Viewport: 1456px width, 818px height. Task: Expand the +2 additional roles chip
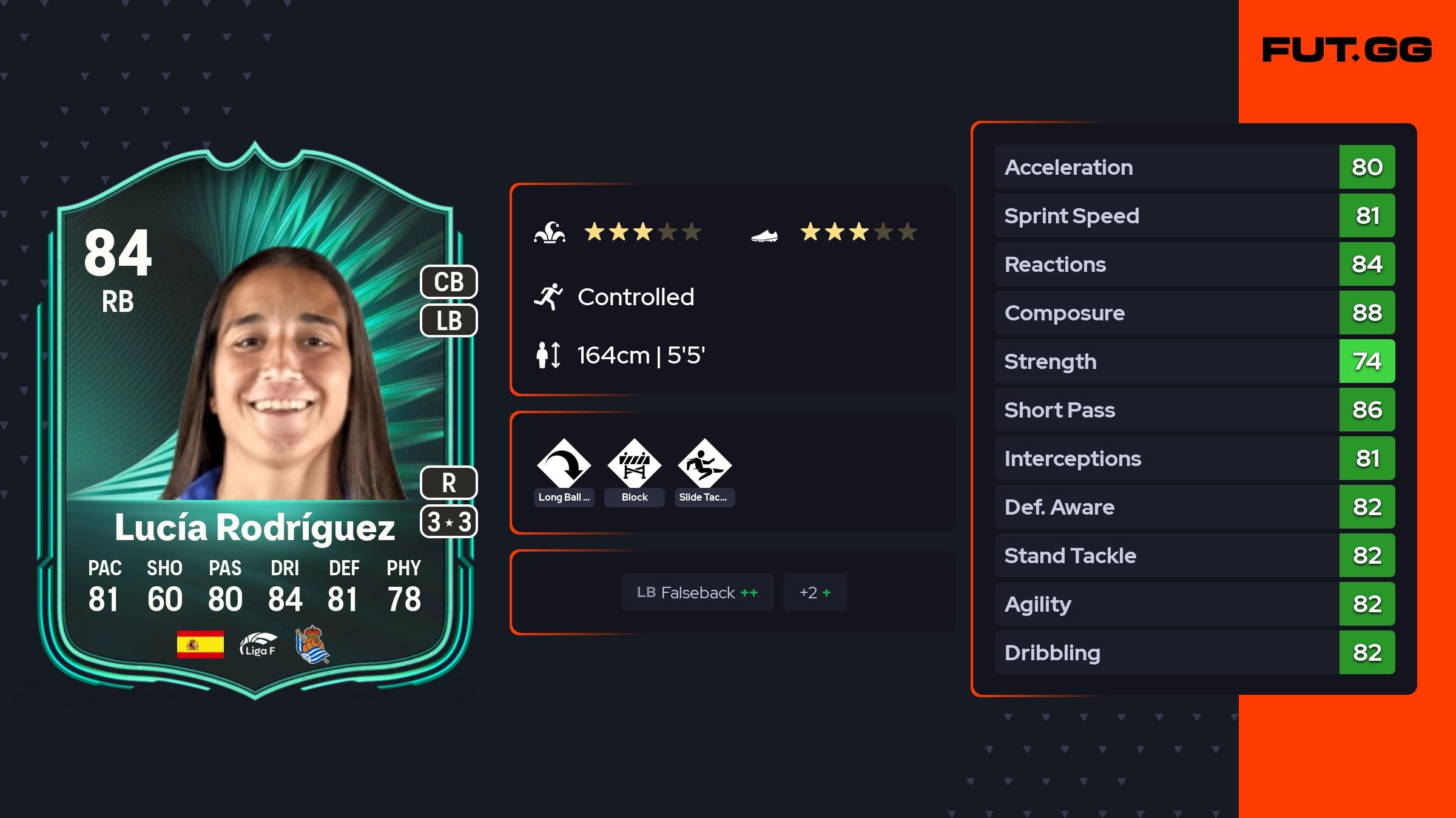[815, 592]
